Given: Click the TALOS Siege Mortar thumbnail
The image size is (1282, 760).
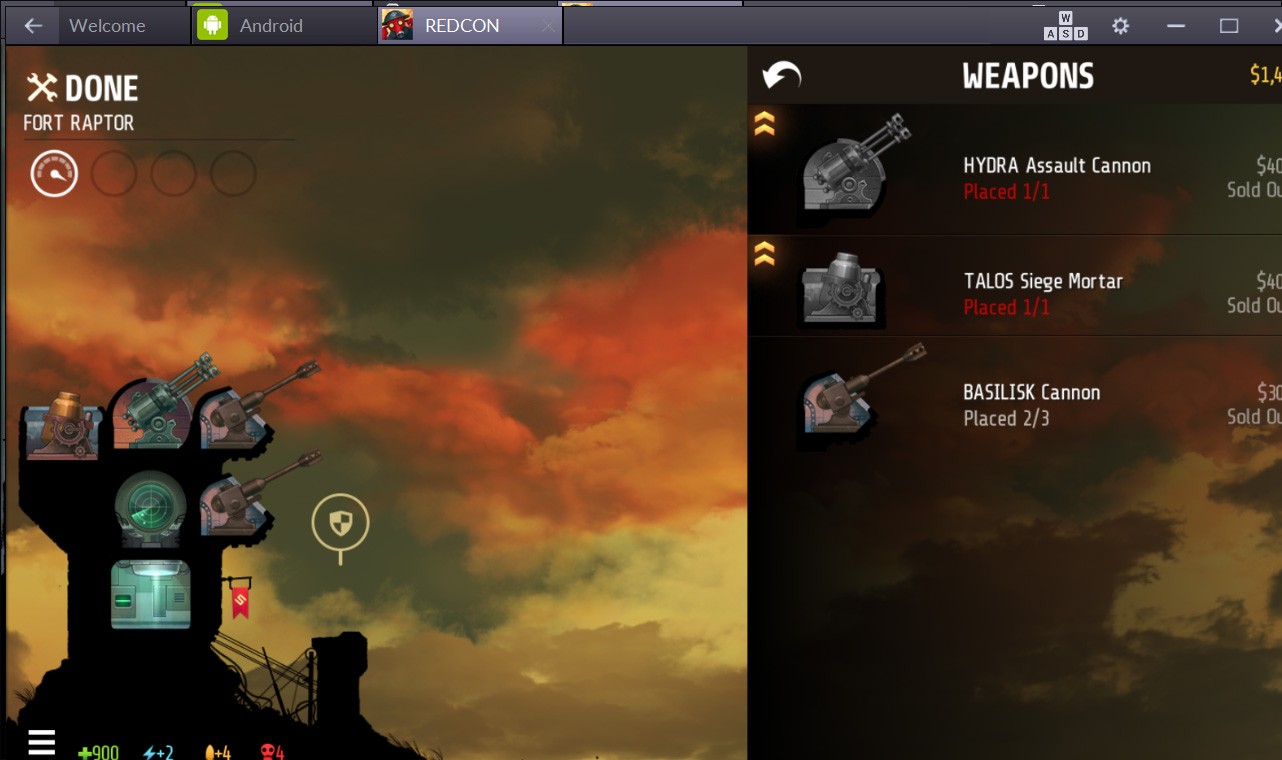Looking at the screenshot, I should tap(840, 290).
